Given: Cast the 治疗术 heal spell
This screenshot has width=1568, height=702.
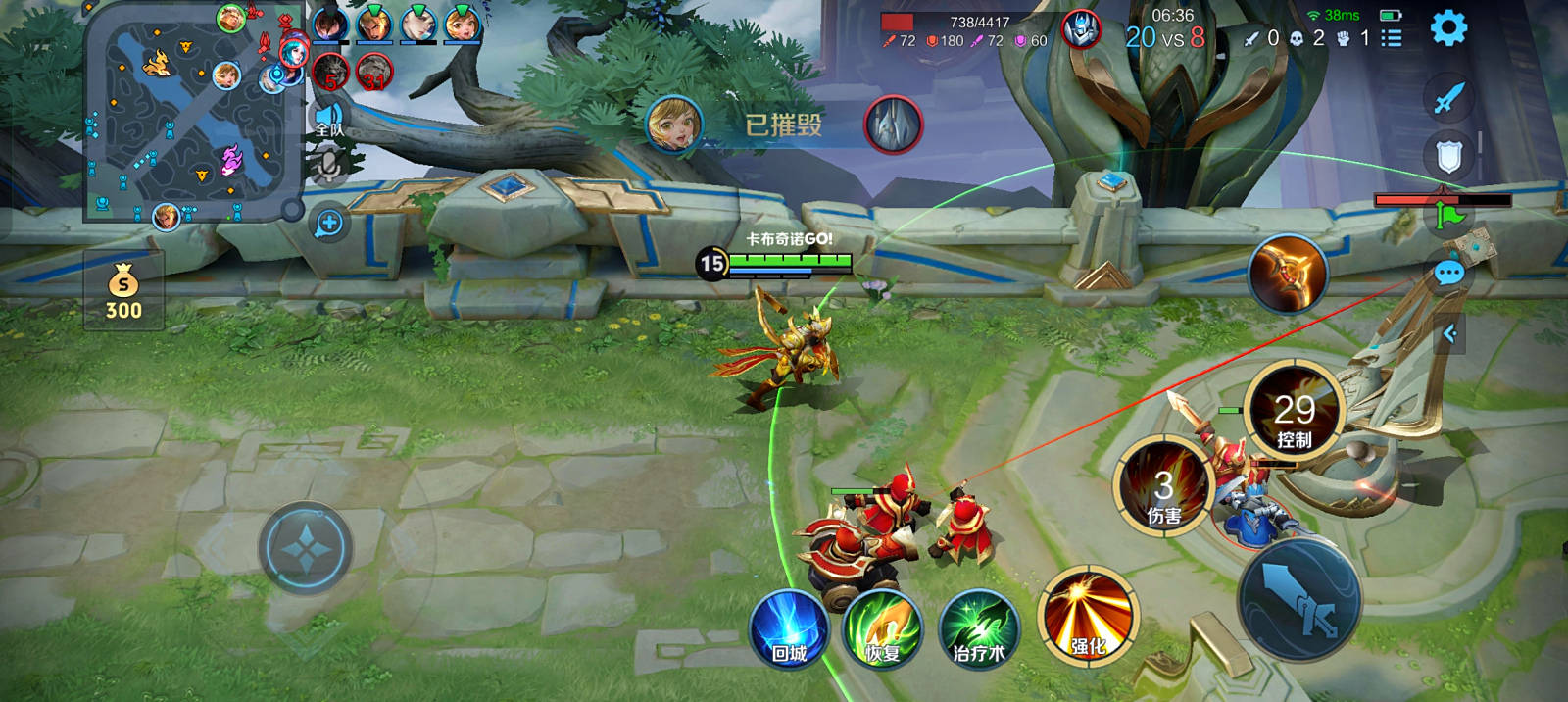Looking at the screenshot, I should [978, 629].
